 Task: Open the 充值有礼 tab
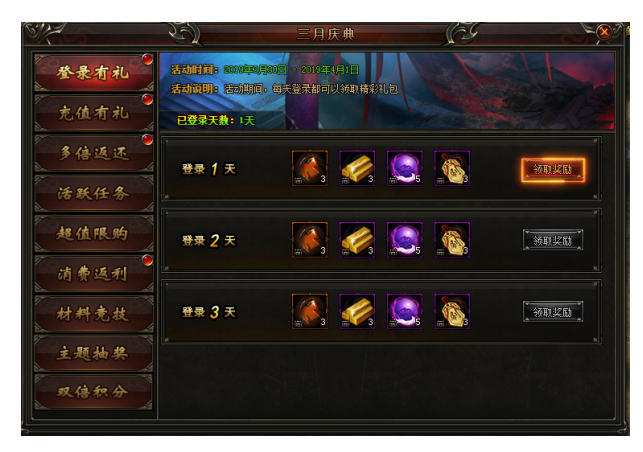93,112
